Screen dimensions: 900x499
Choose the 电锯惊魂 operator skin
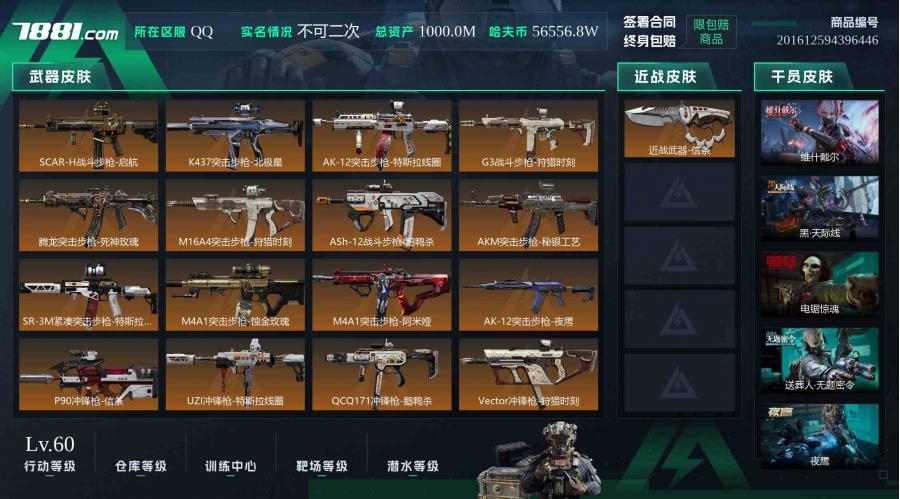819,284
